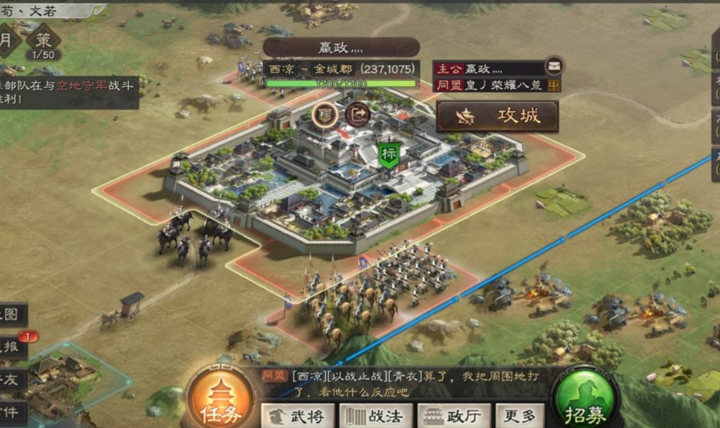Open the alliance chat message bar
Image resolution: width=720 pixels, height=428 pixels.
click(x=410, y=384)
